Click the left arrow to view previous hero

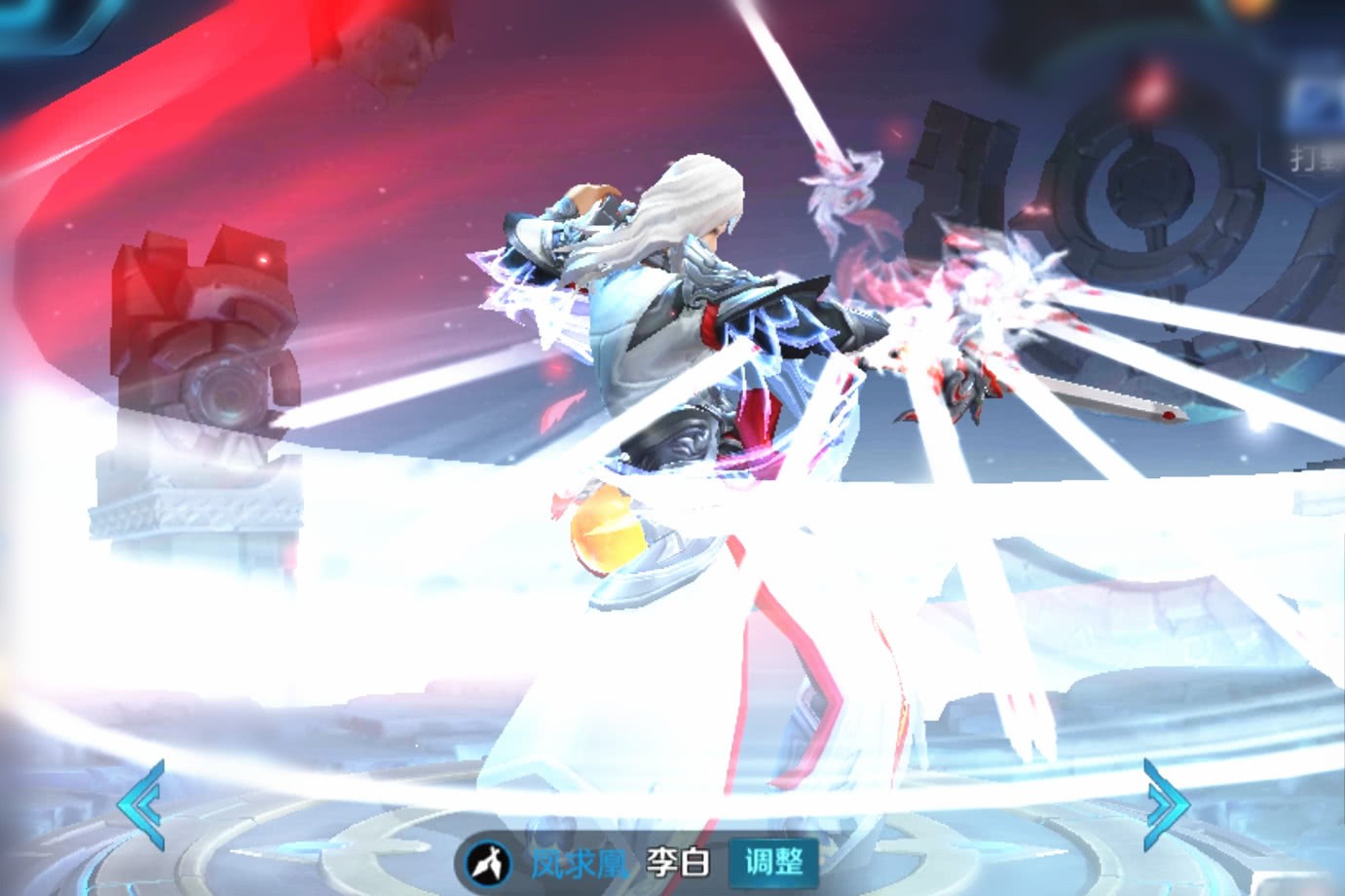point(141,804)
